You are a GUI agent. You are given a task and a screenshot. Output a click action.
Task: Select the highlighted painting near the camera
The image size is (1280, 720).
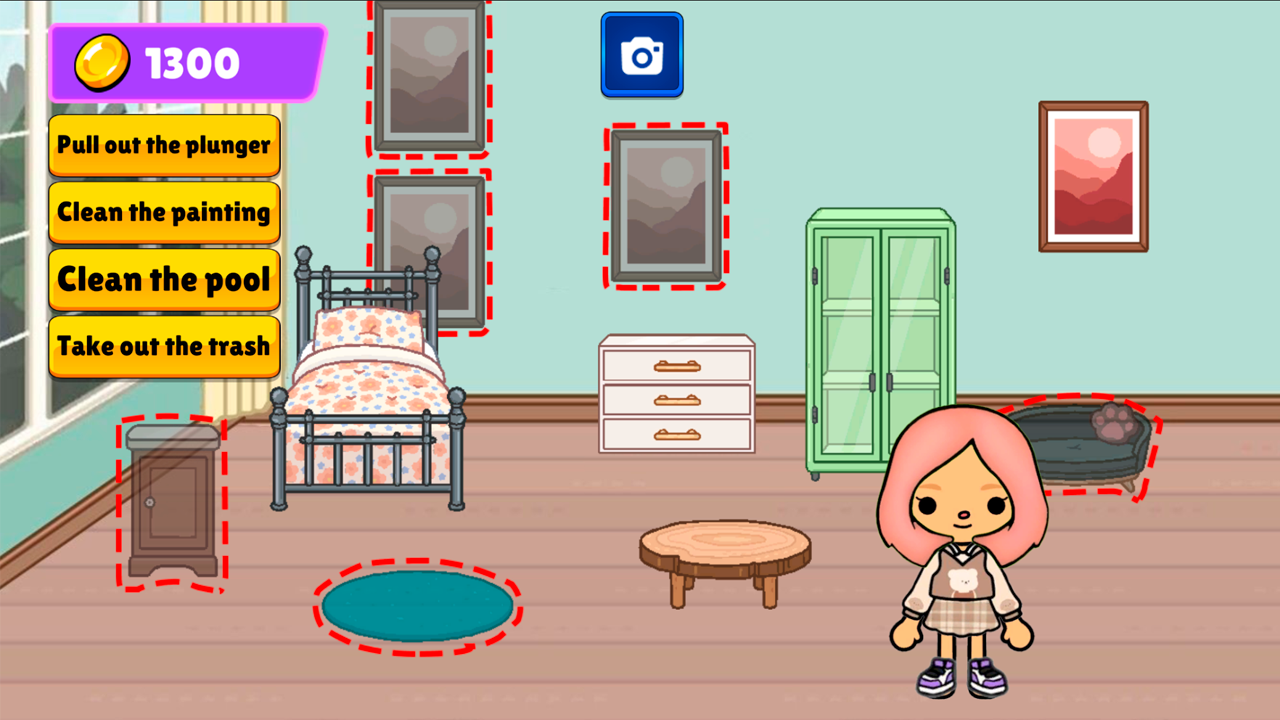click(x=665, y=203)
